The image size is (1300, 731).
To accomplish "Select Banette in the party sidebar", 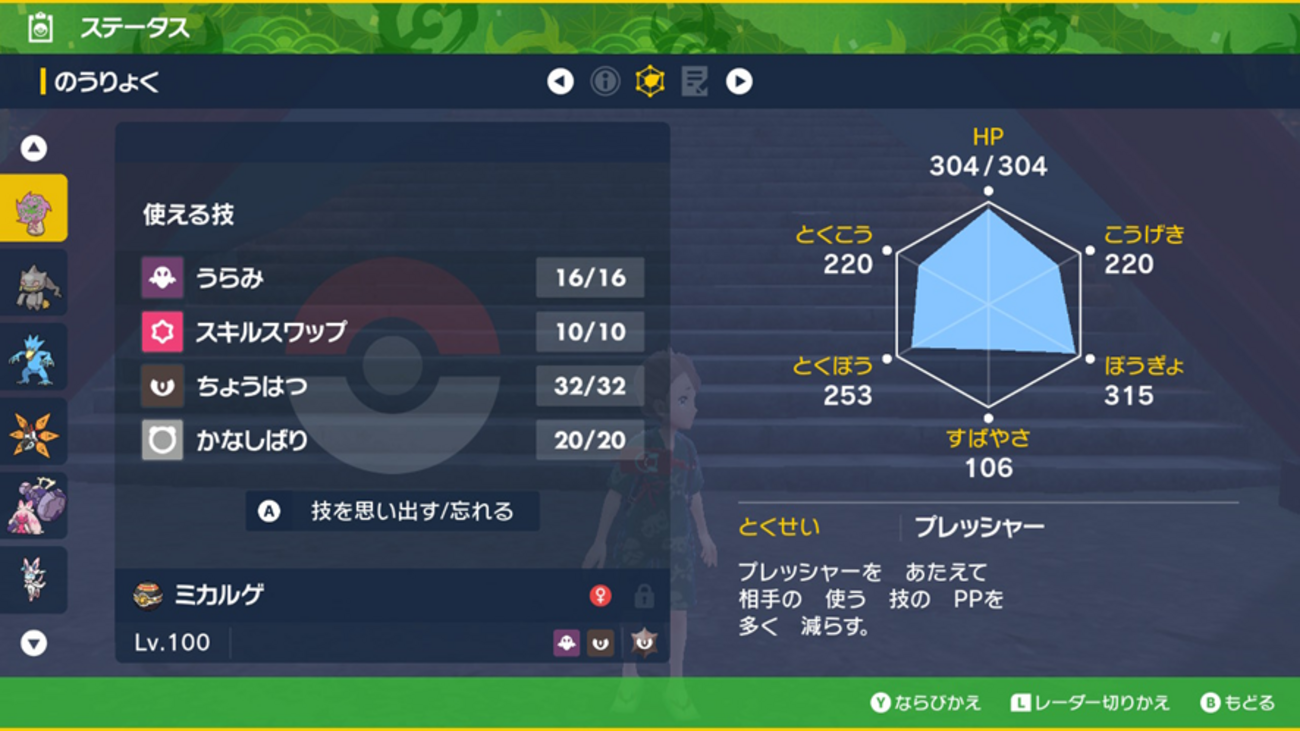I will tap(34, 284).
